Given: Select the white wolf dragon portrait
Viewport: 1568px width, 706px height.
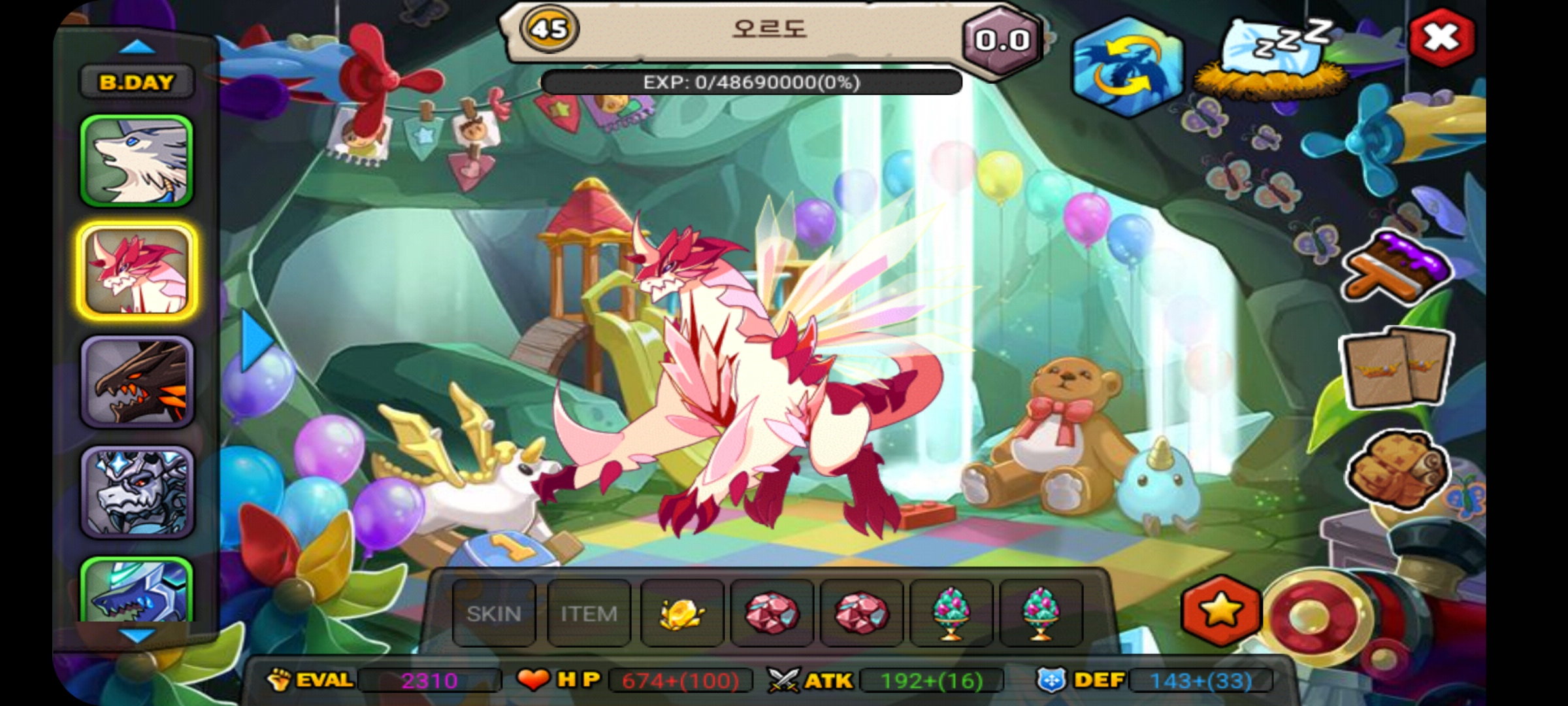Looking at the screenshot, I should click(x=137, y=161).
